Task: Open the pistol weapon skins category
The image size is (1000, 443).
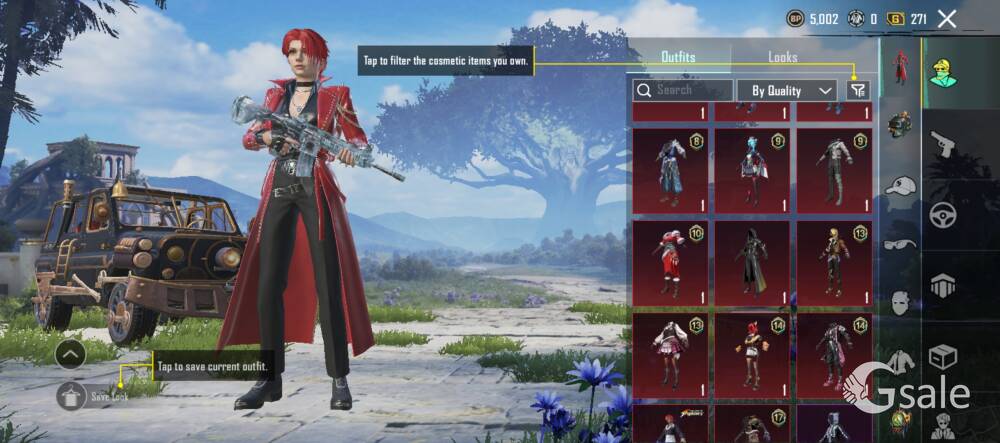Action: [x=943, y=146]
